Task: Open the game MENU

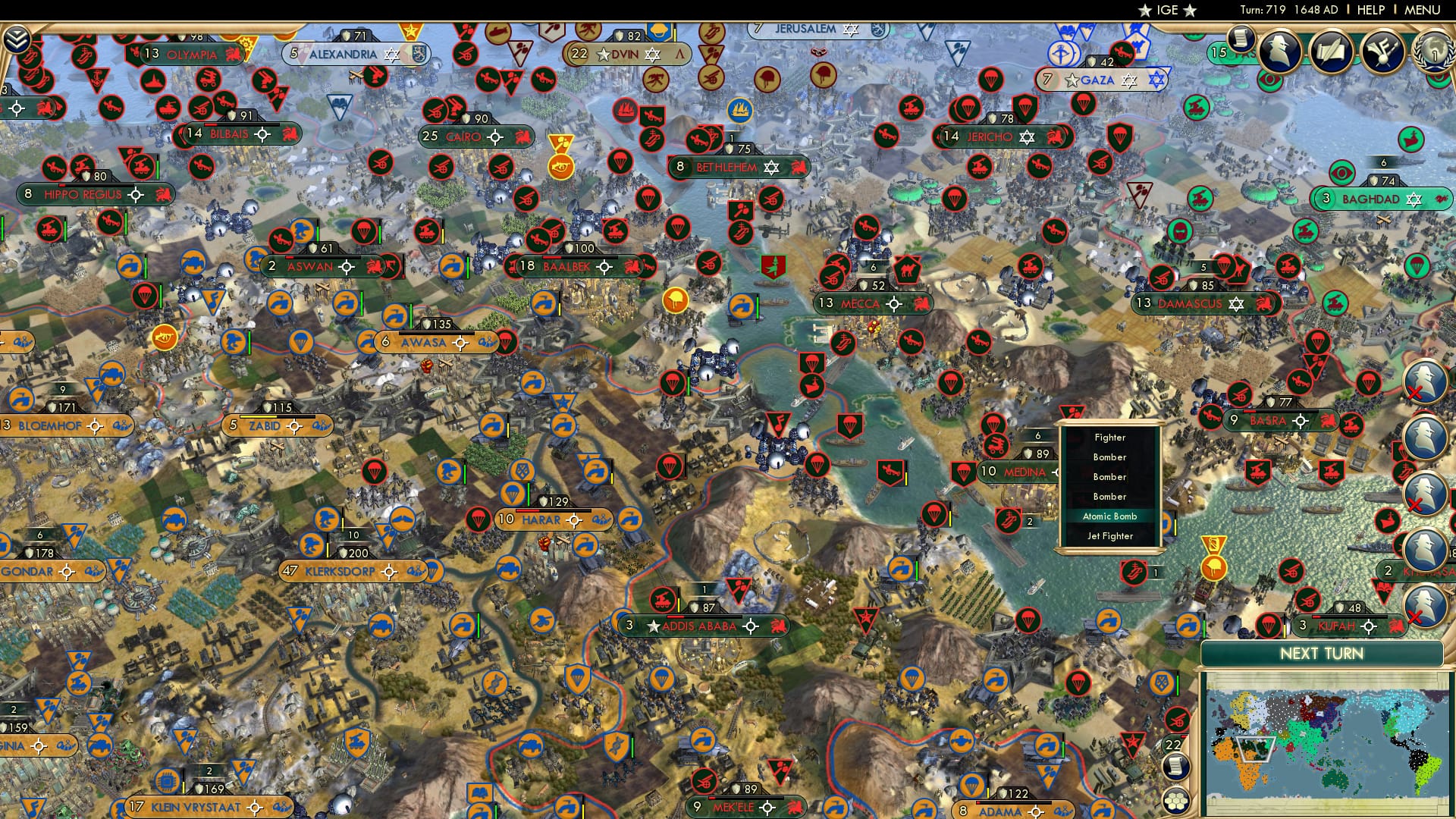Action: [x=1422, y=10]
